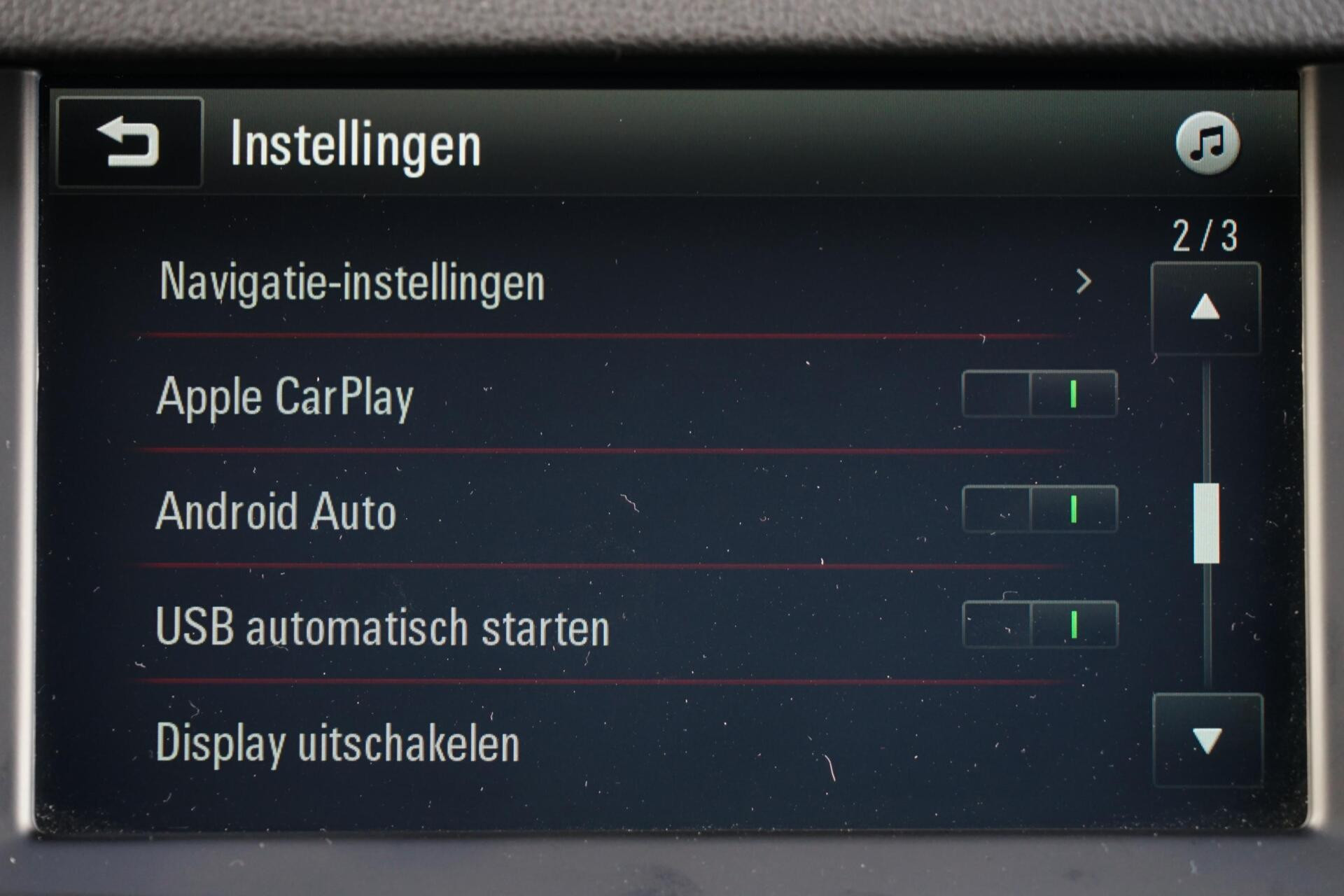
Task: Tap the return icon beside Instellingen title
Action: [x=129, y=143]
